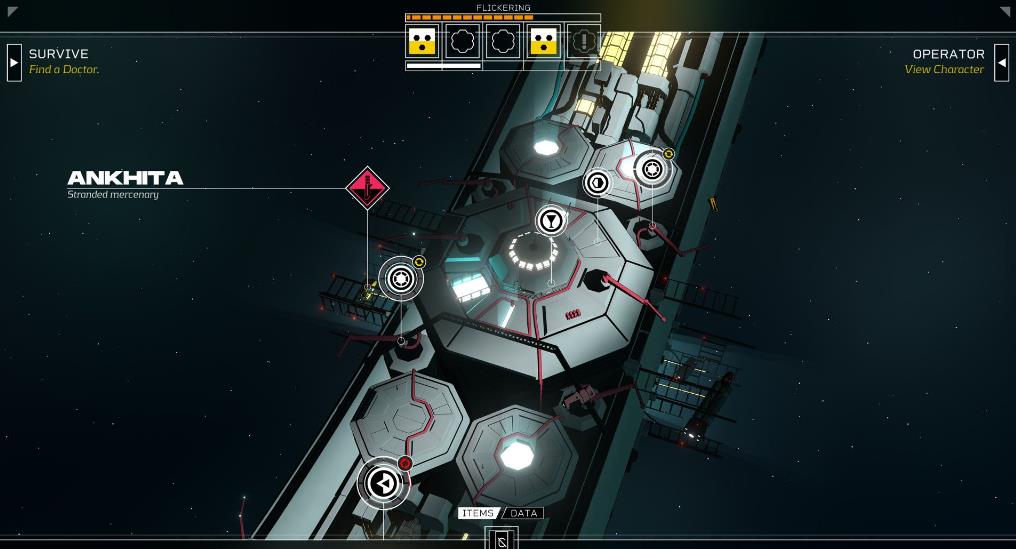Open View Character sheet
This screenshot has width=1016, height=549.
coord(944,70)
